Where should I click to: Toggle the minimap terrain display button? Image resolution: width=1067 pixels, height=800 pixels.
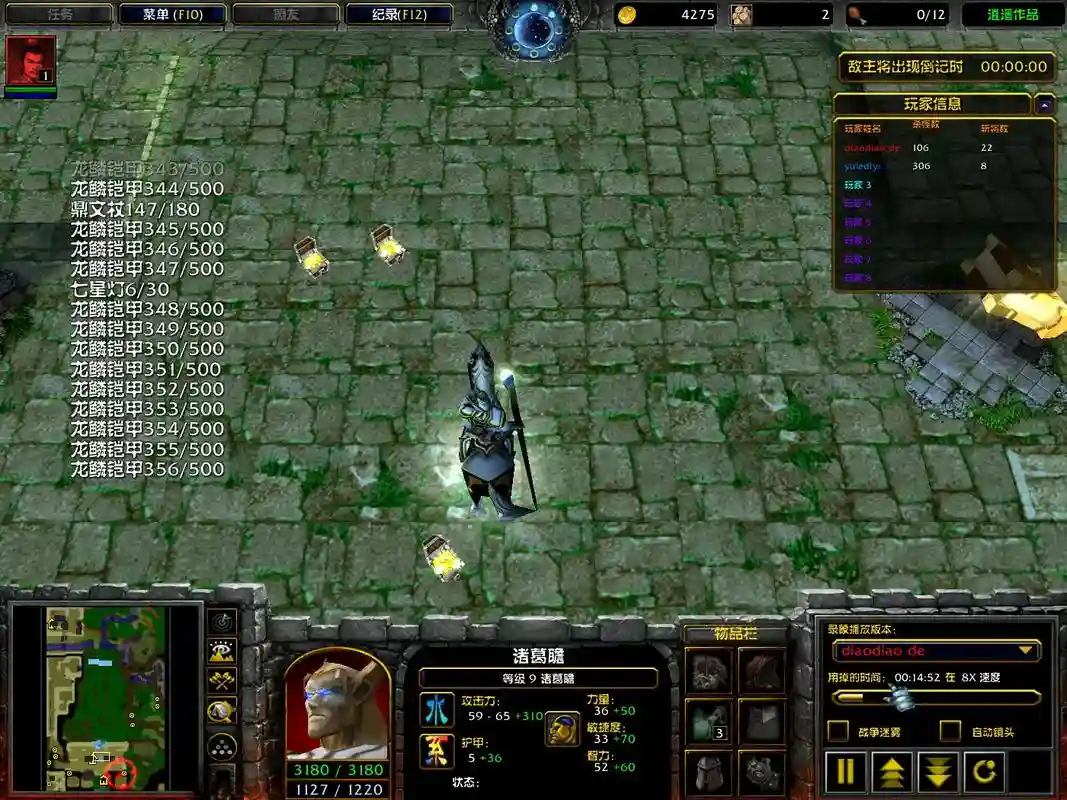222,652
